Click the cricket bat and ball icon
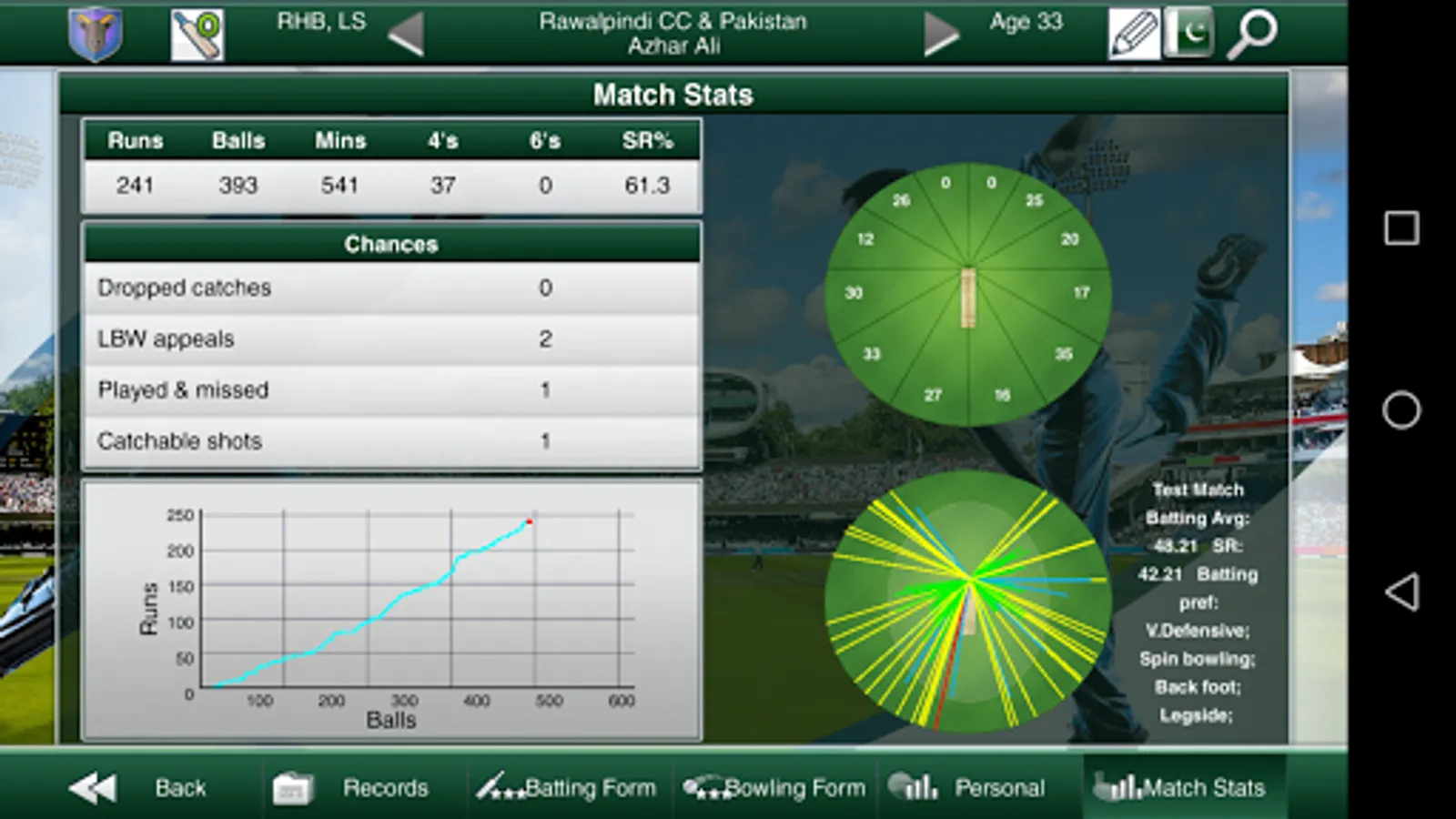 coord(197,34)
